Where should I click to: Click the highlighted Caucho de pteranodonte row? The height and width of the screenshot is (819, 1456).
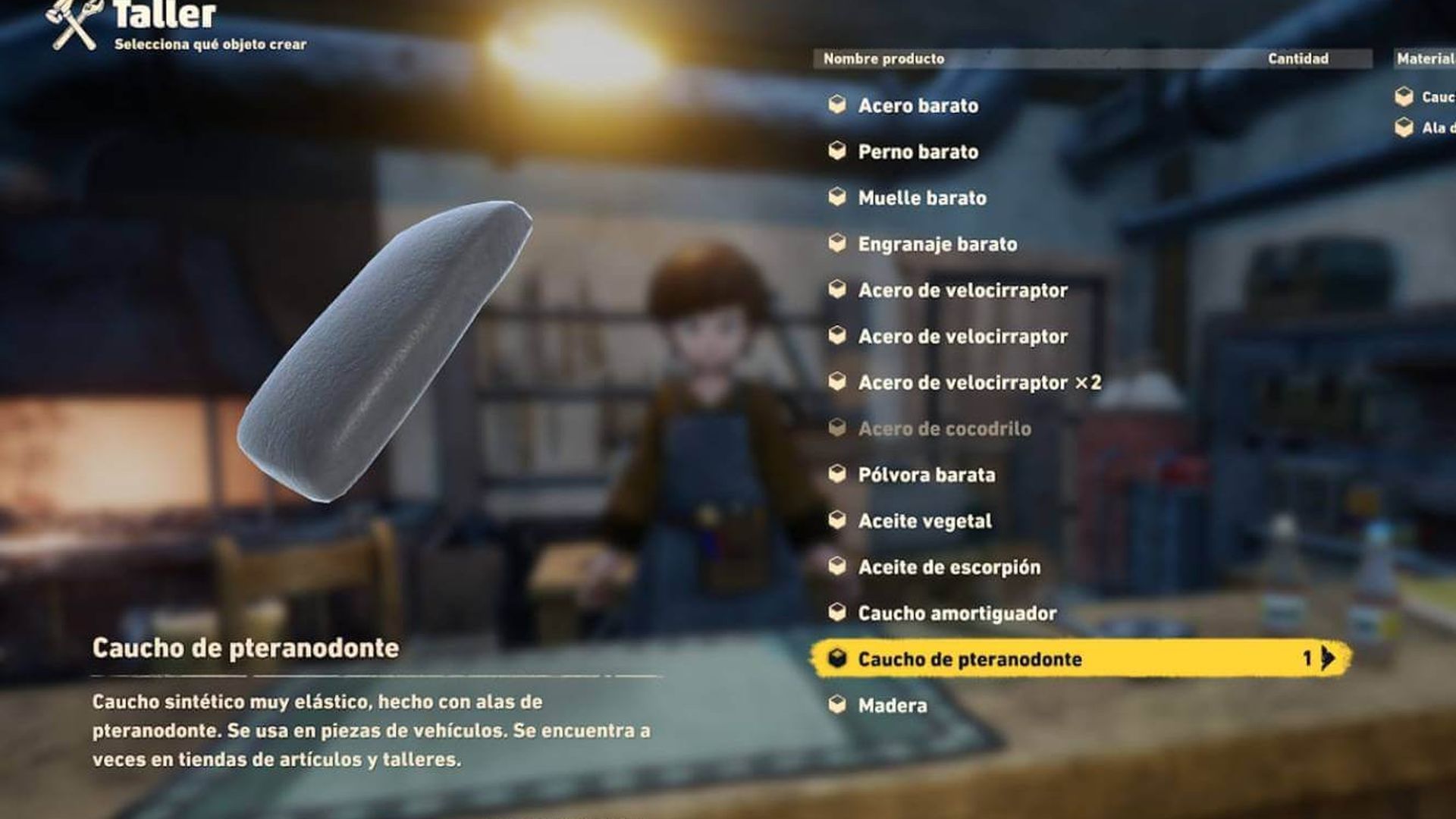969,659
